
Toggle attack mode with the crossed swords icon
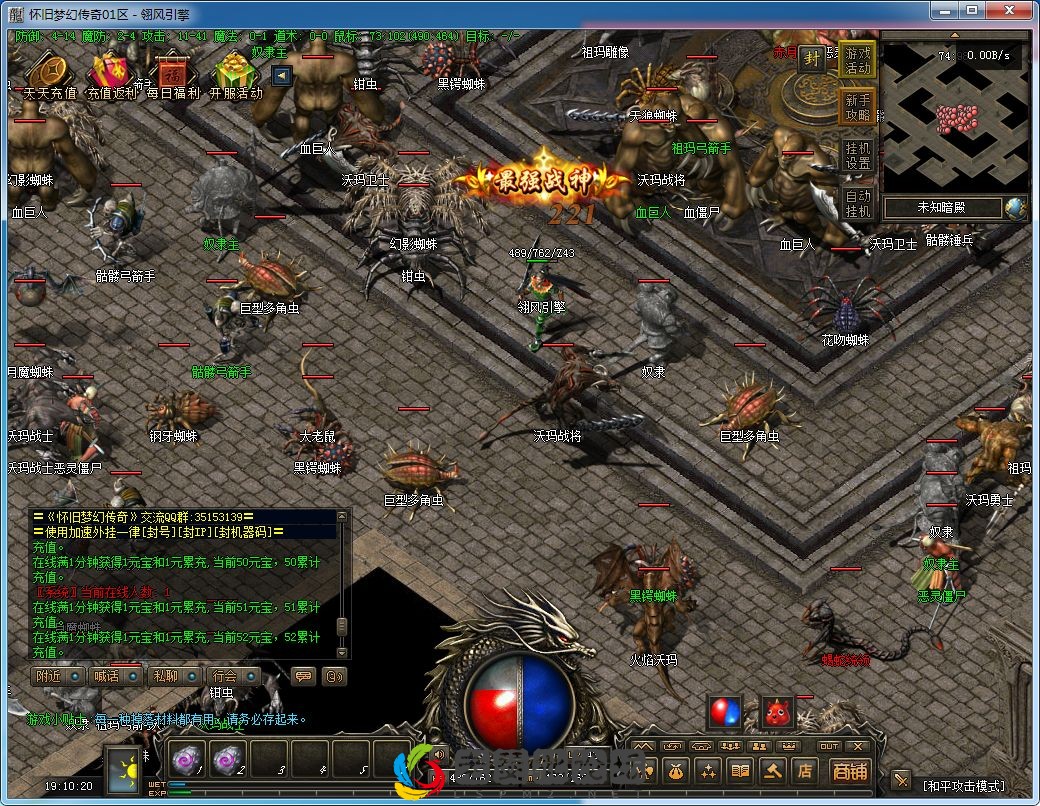(901, 780)
